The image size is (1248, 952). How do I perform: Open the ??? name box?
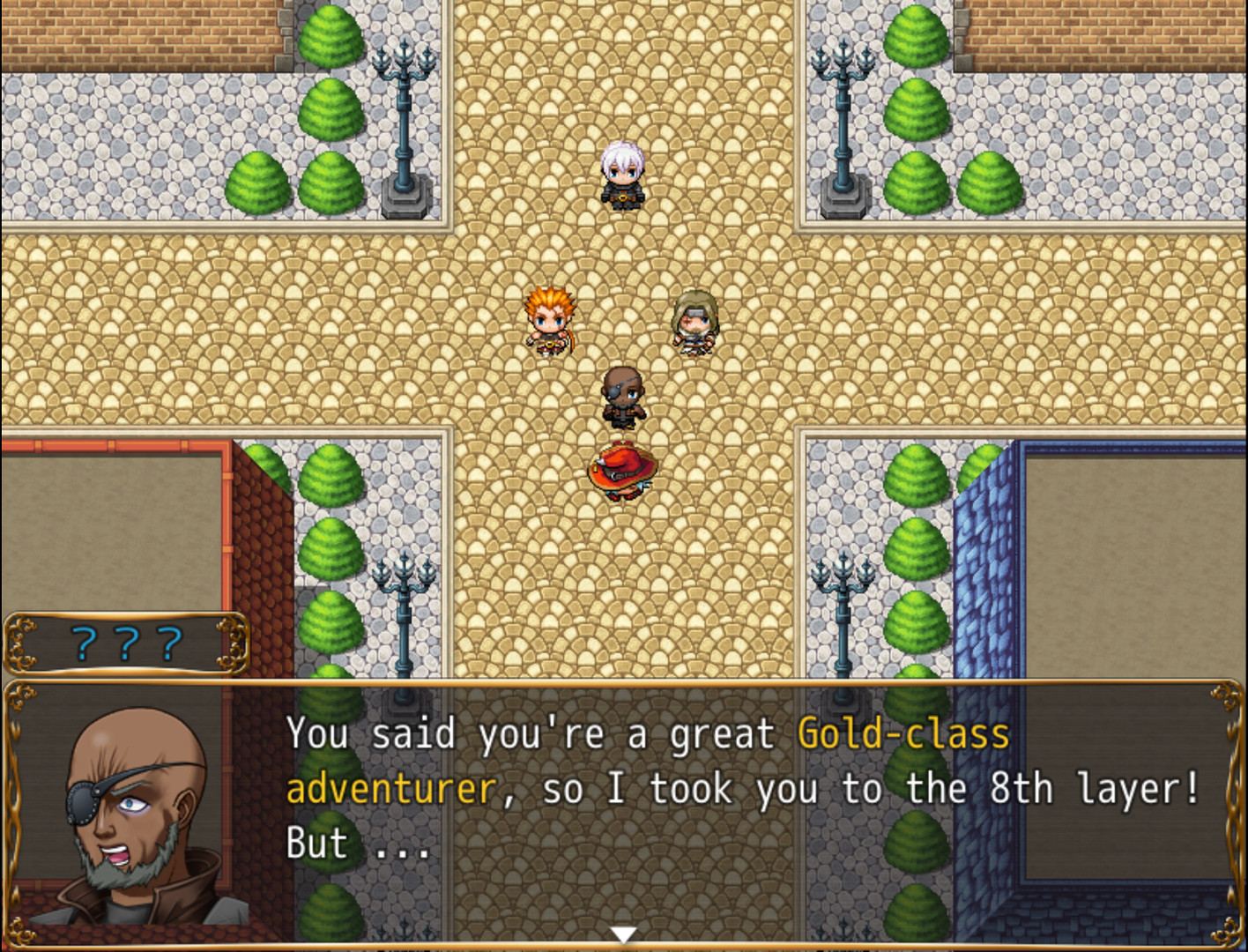[x=125, y=643]
